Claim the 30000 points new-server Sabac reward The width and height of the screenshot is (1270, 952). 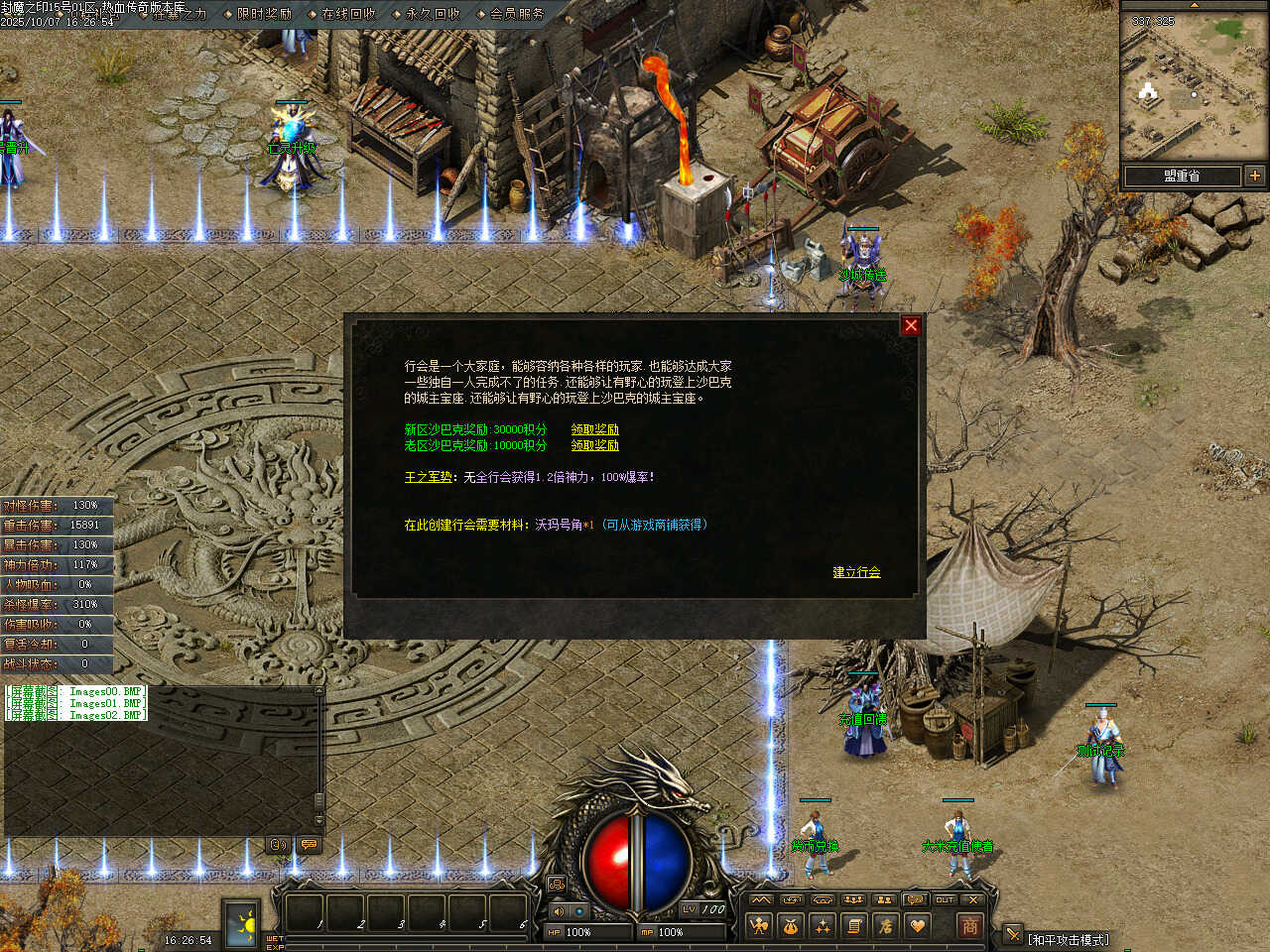(594, 429)
